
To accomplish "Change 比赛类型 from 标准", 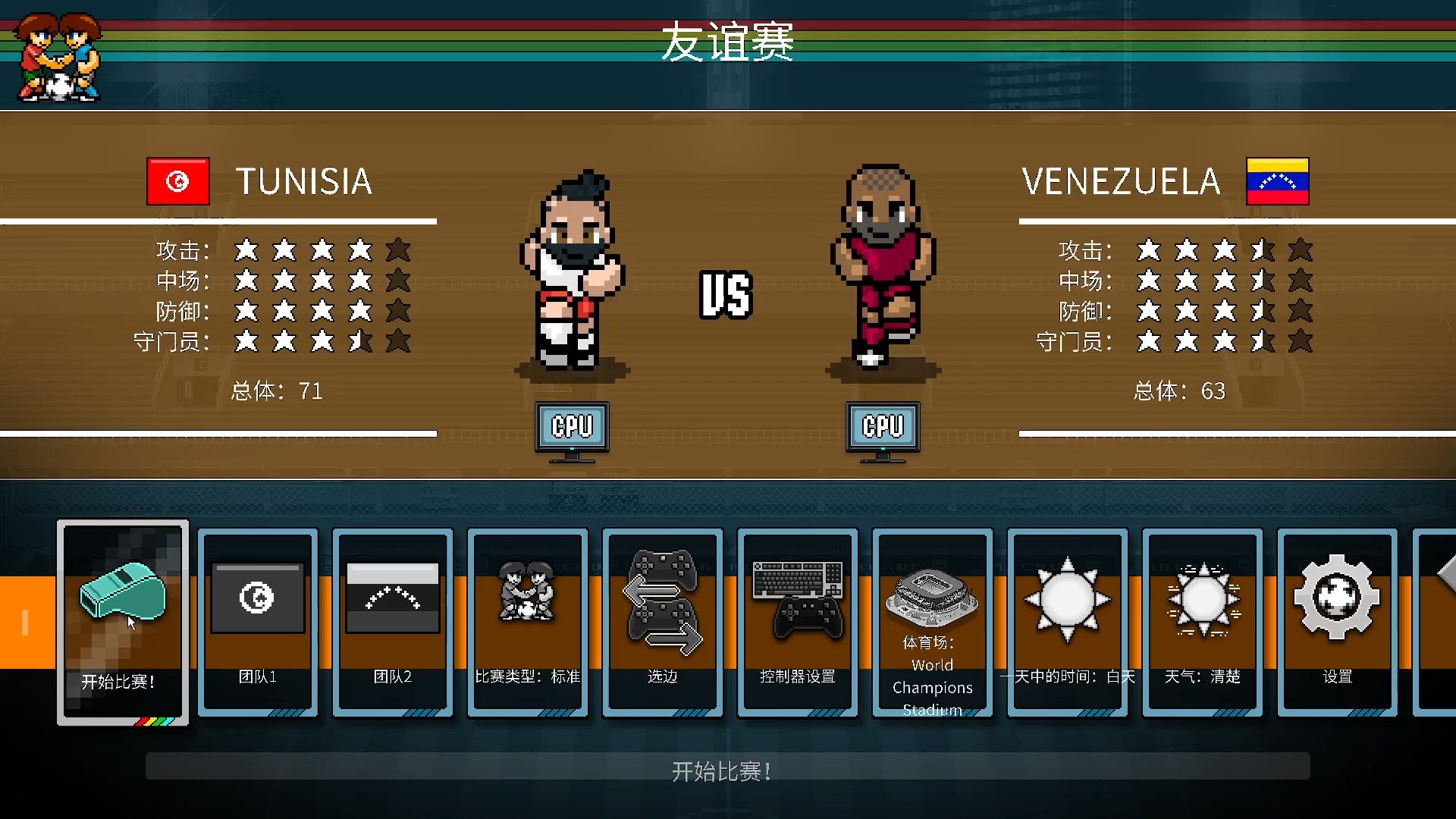I will 528,622.
